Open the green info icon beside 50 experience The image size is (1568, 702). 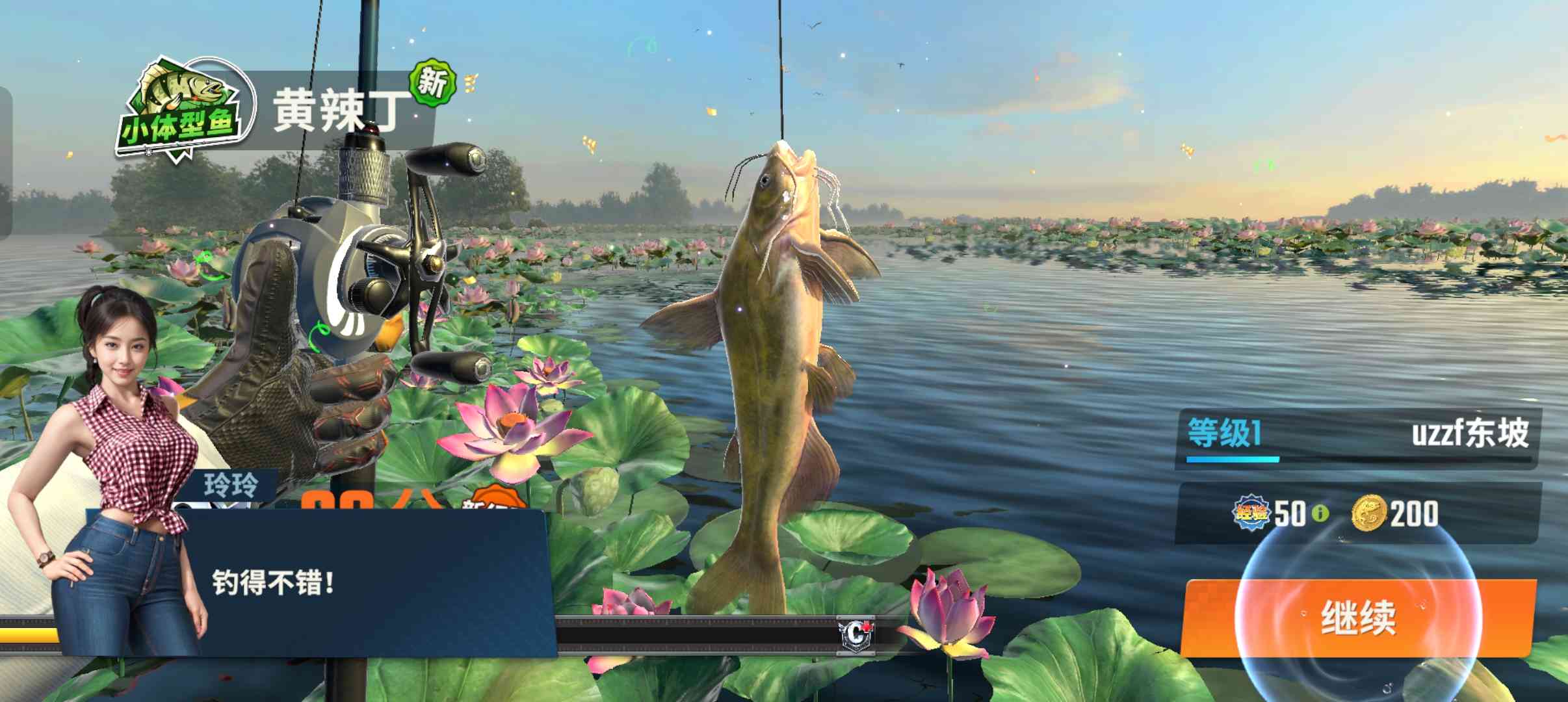(1320, 513)
